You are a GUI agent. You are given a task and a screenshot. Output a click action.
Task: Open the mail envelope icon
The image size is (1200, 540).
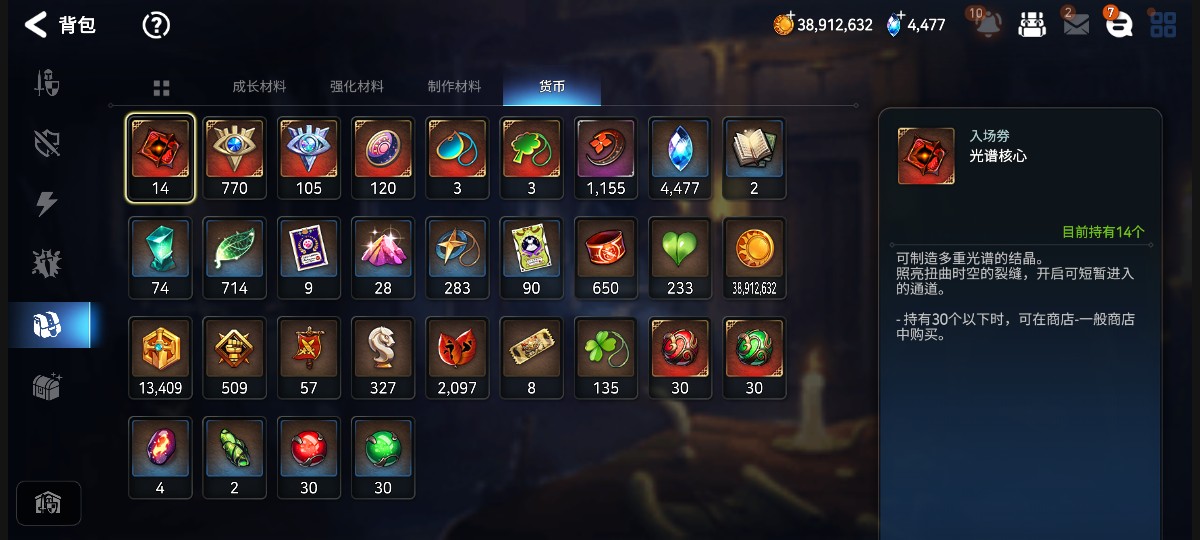1076,25
